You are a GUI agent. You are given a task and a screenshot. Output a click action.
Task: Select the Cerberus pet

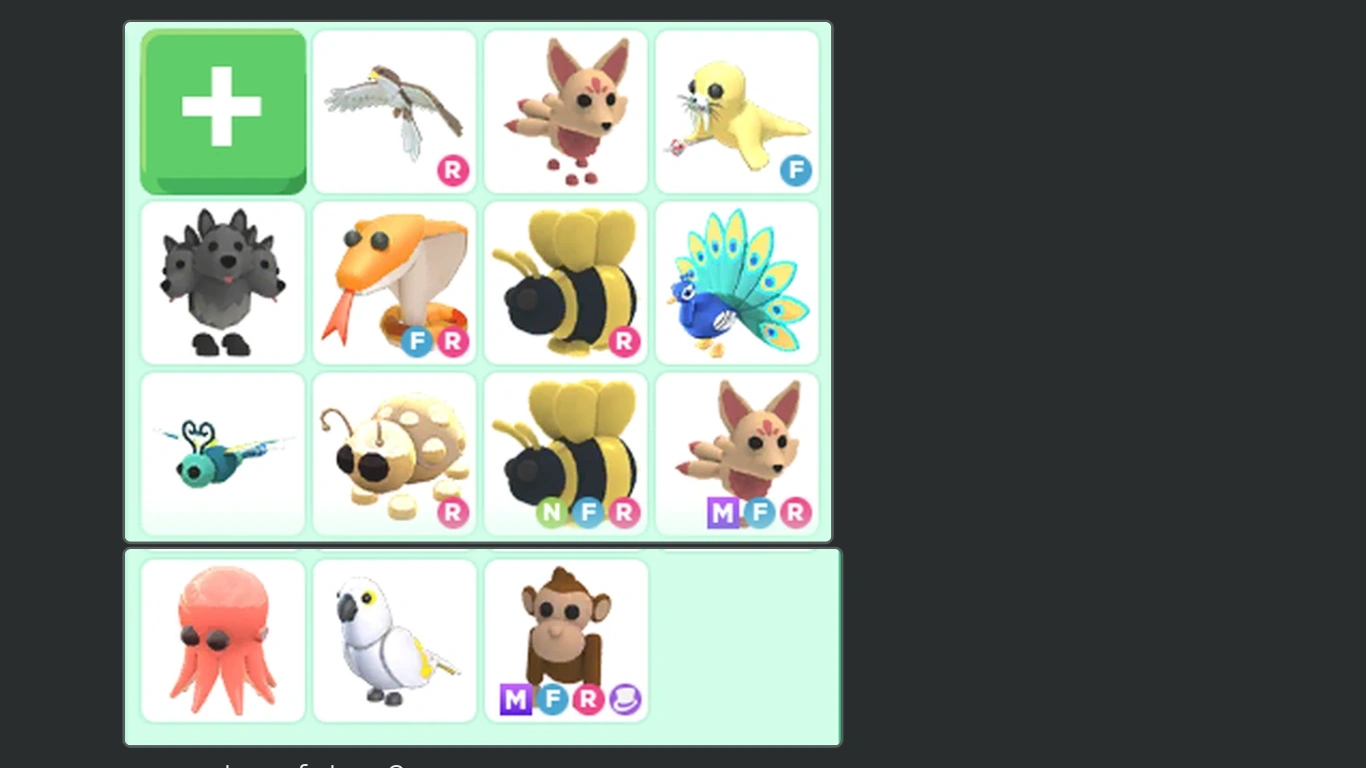tap(222, 282)
